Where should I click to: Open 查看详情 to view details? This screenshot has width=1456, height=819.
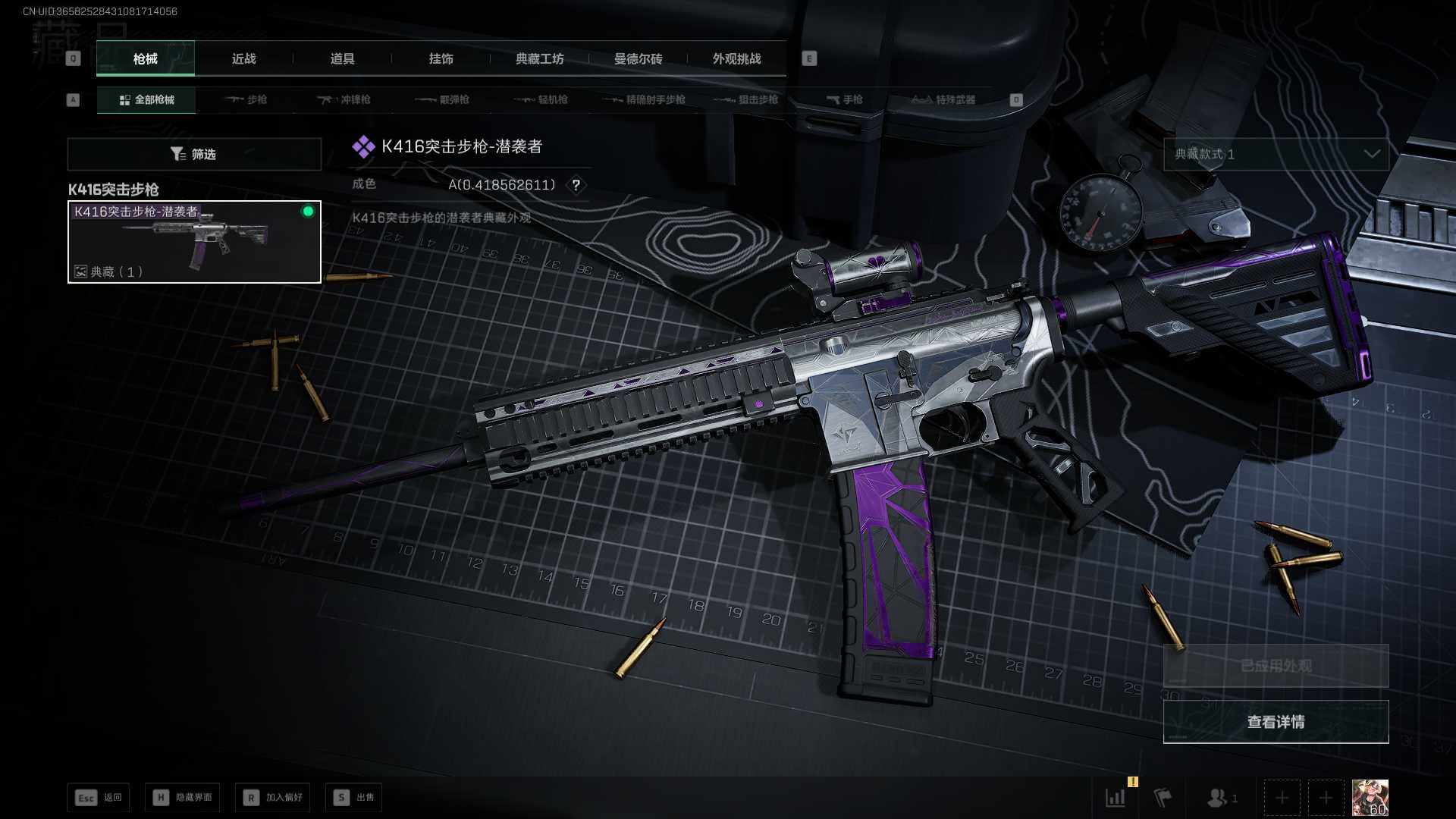pyautogui.click(x=1276, y=722)
